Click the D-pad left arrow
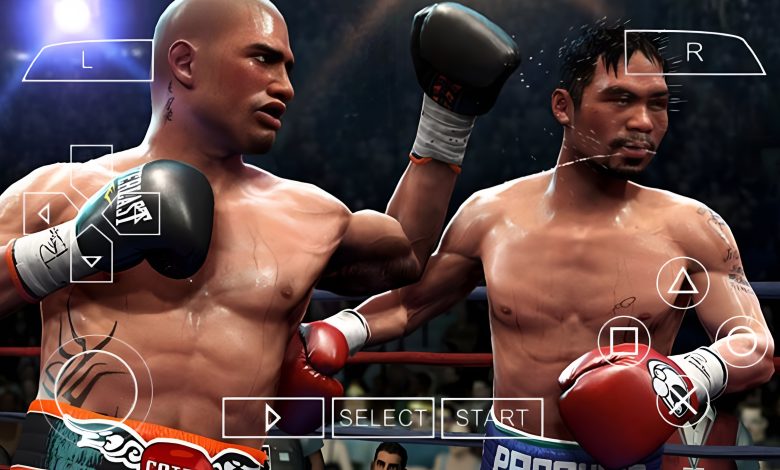The image size is (780, 470). pyautogui.click(x=43, y=213)
